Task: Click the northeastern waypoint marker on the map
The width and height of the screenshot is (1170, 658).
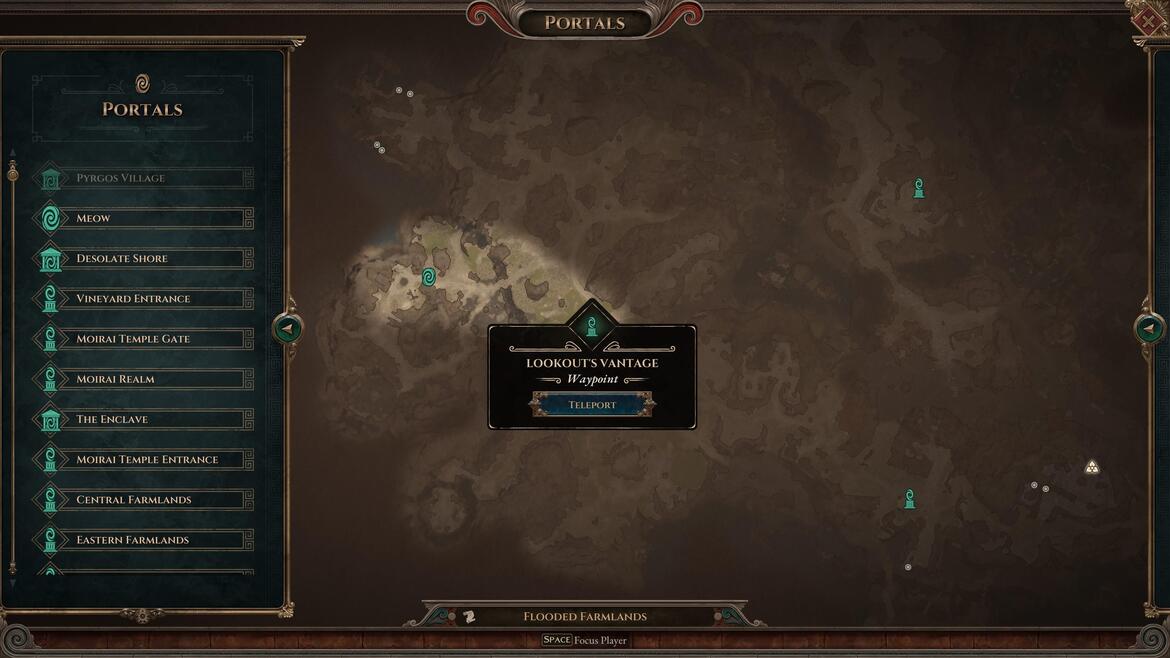Action: [919, 188]
